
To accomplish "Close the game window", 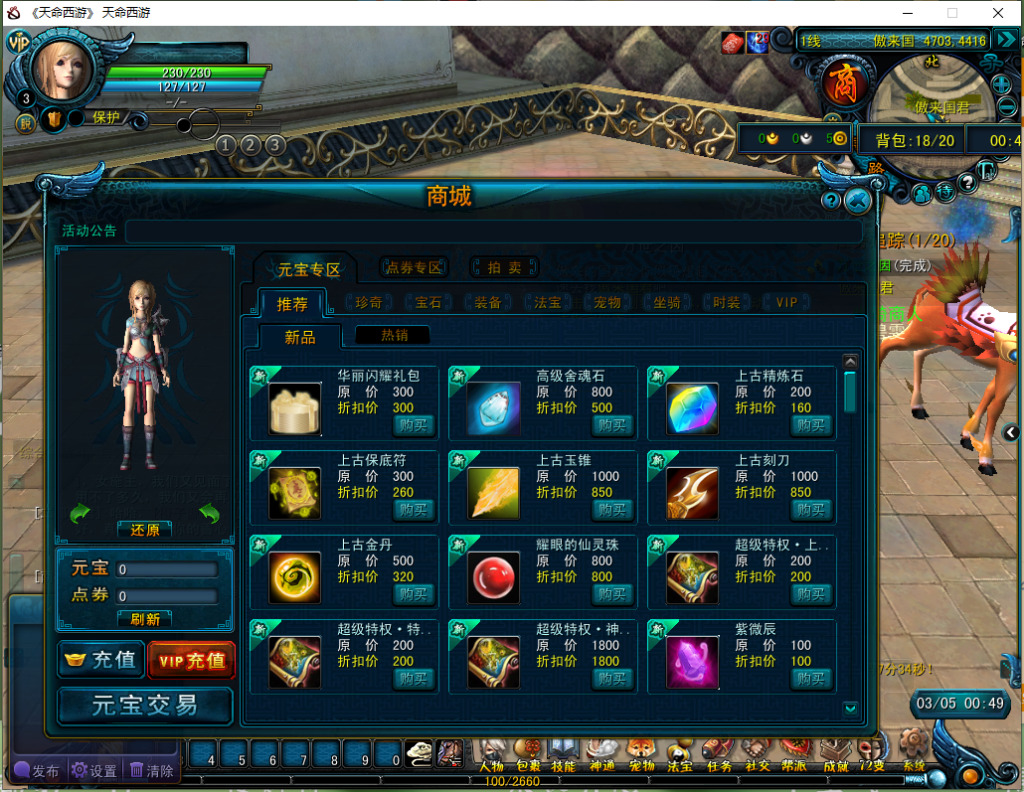I will 998,13.
